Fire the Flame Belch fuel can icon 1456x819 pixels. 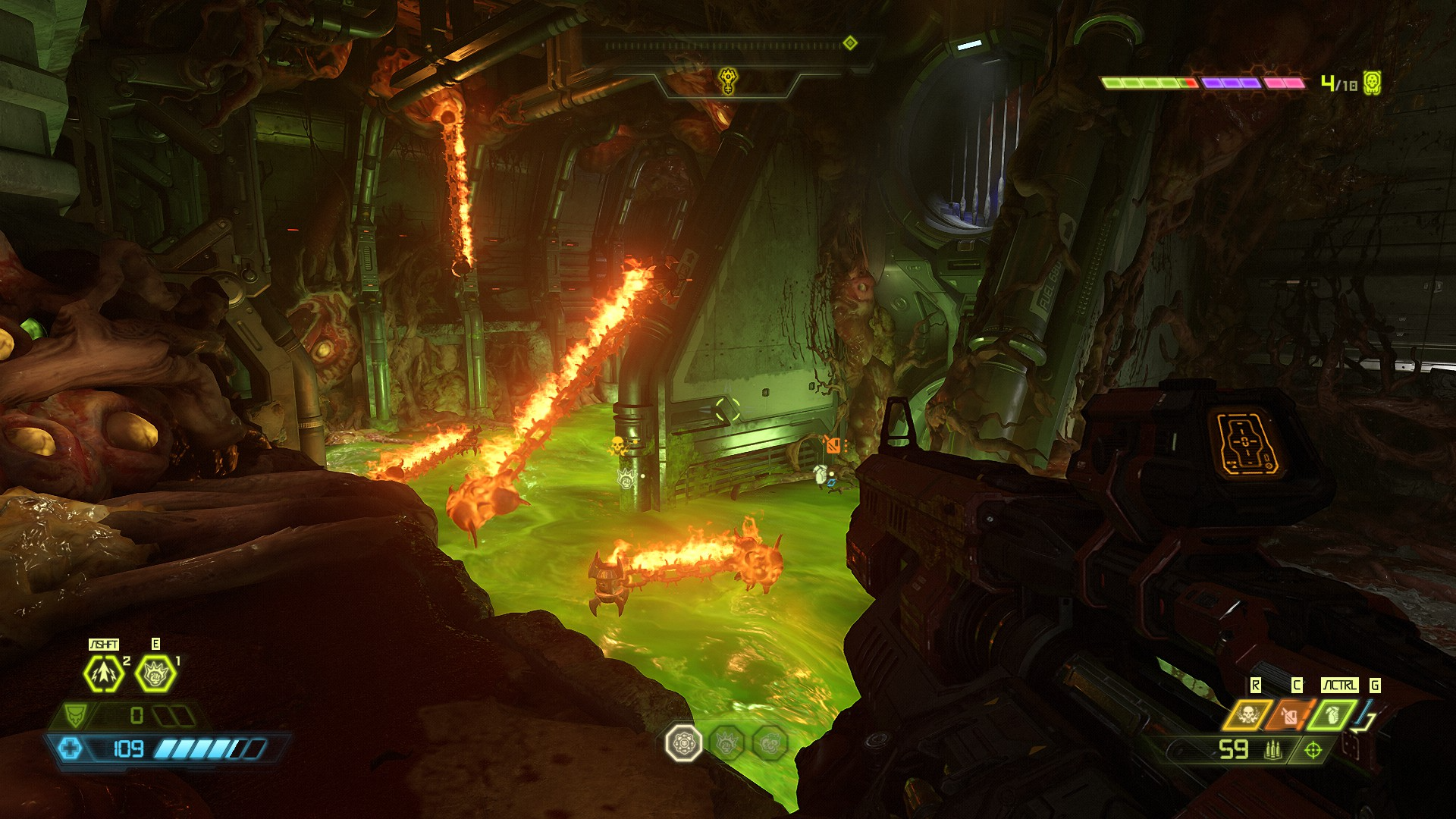[1290, 714]
